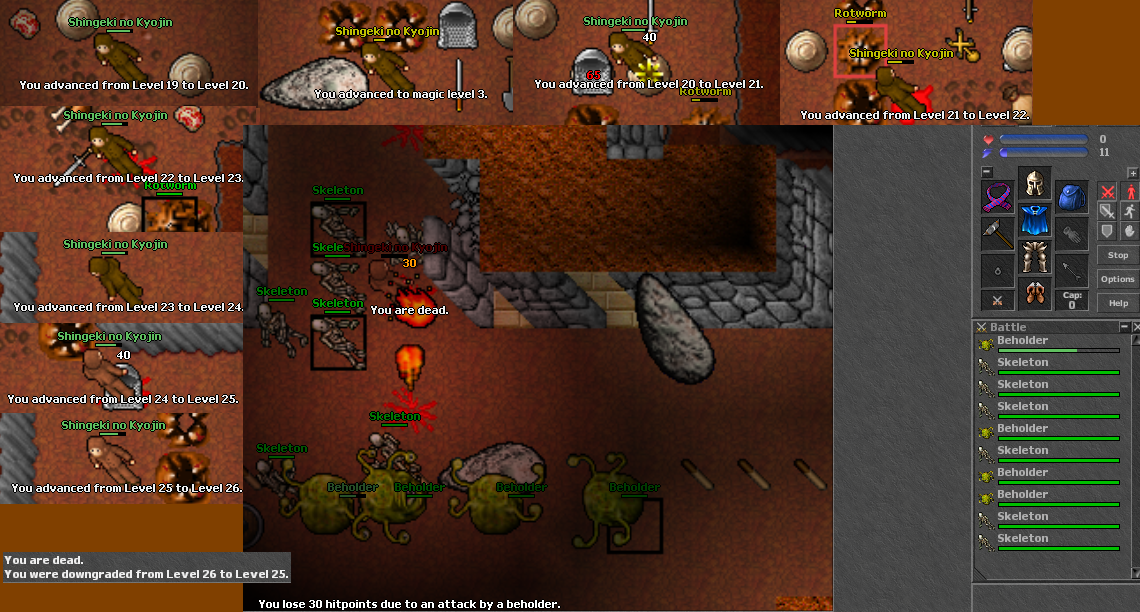Select the hammer weapon slot
Image resolution: width=1140 pixels, height=612 pixels.
coord(997,234)
